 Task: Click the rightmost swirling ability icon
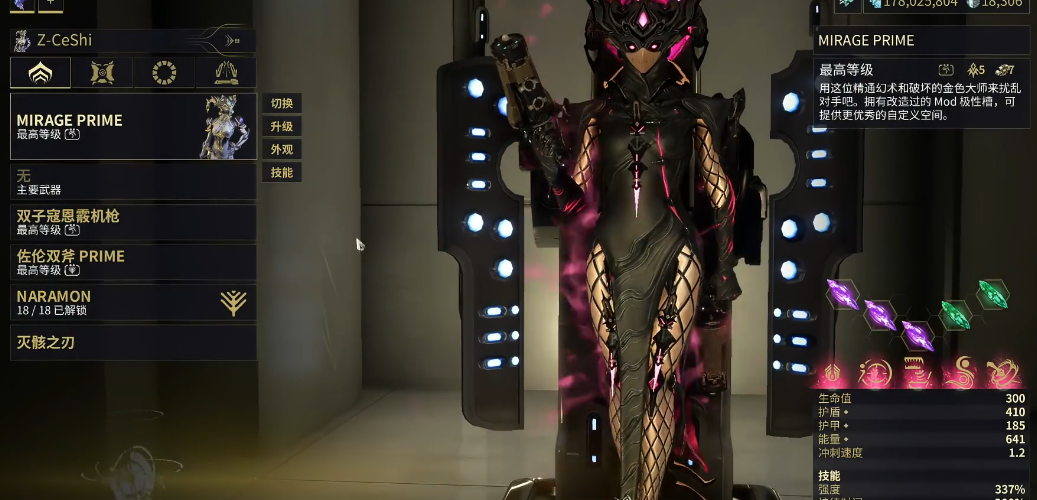(1002, 372)
